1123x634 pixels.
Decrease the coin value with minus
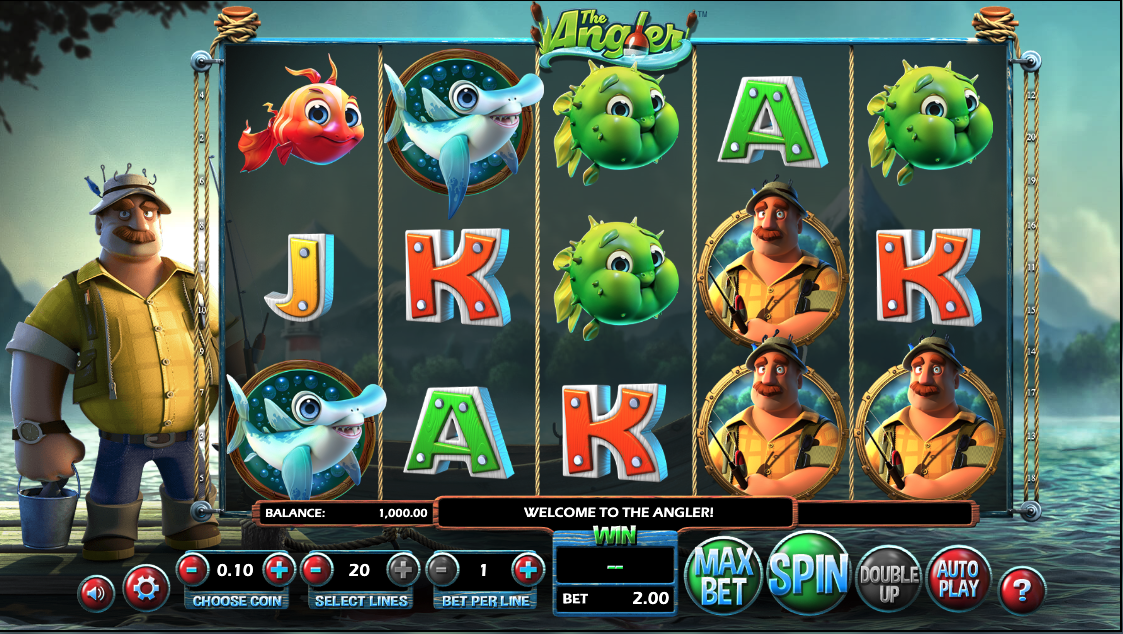192,570
